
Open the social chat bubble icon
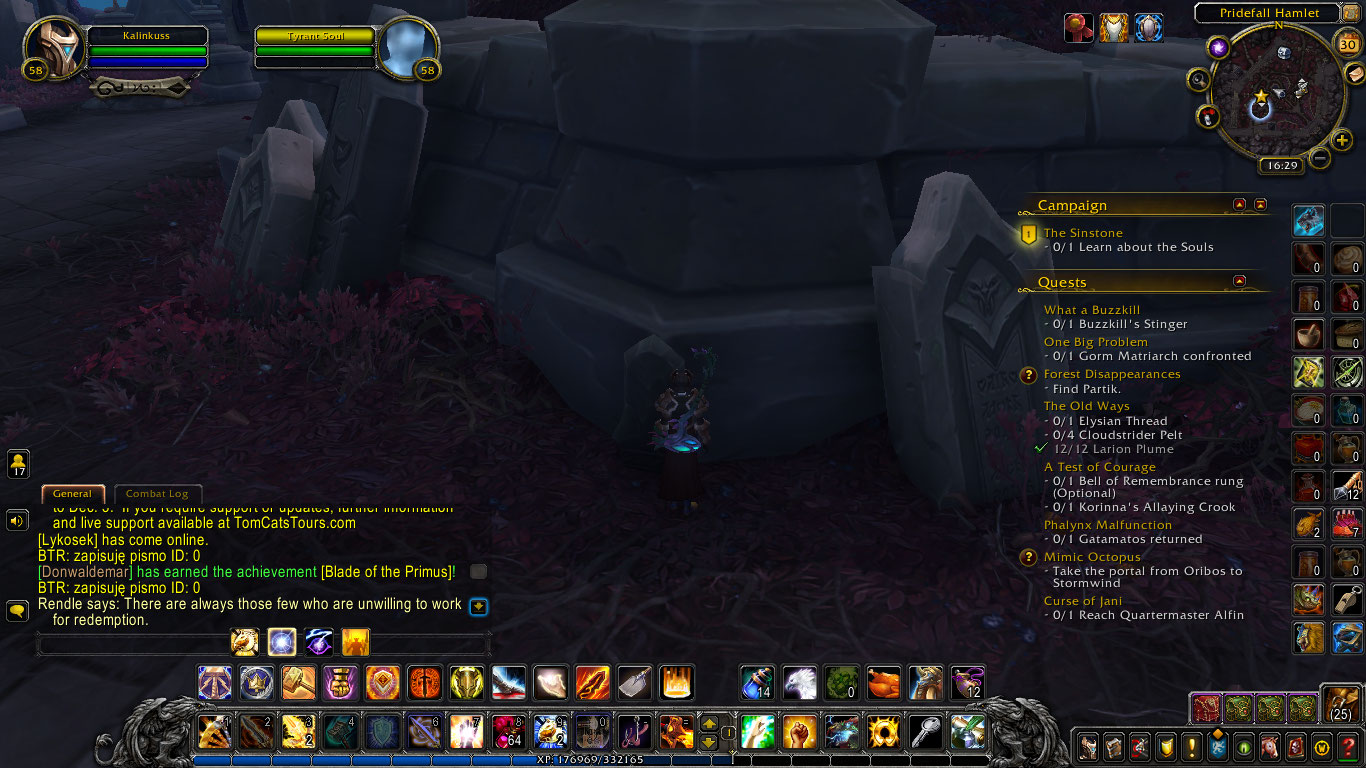[x=17, y=611]
